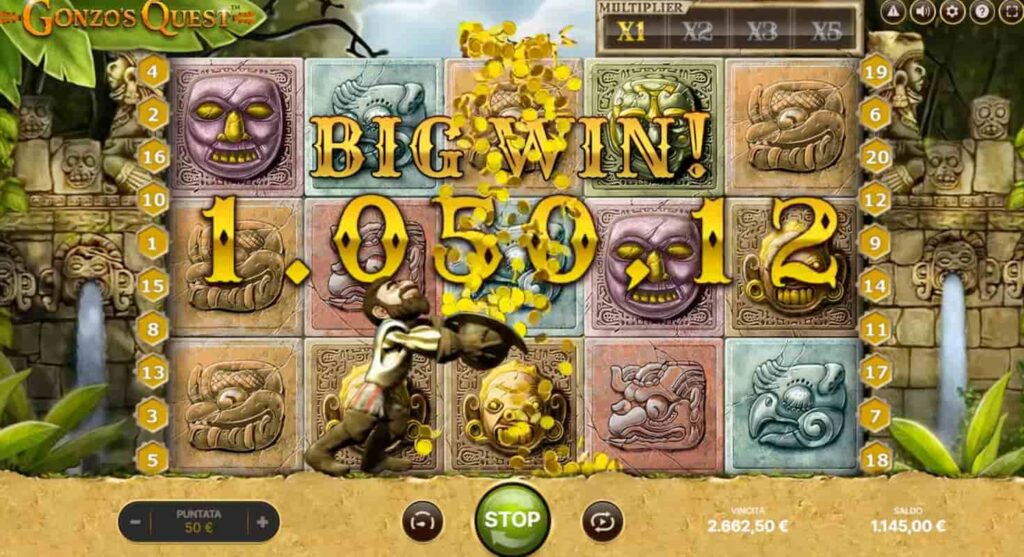Open the warning triangle icon
Image resolution: width=1024 pixels, height=557 pixels.
(893, 12)
